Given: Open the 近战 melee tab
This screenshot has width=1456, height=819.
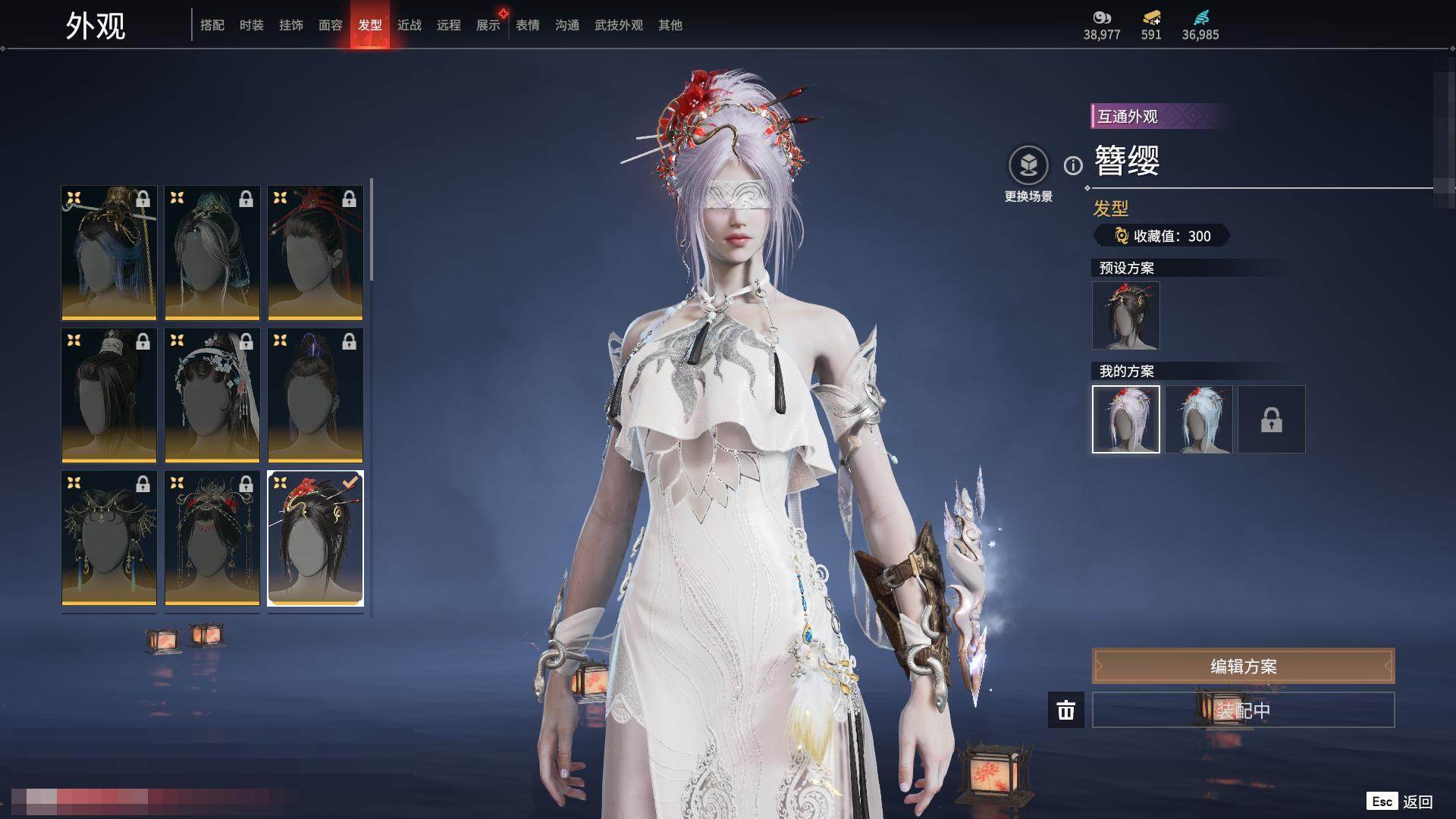Looking at the screenshot, I should point(409,25).
